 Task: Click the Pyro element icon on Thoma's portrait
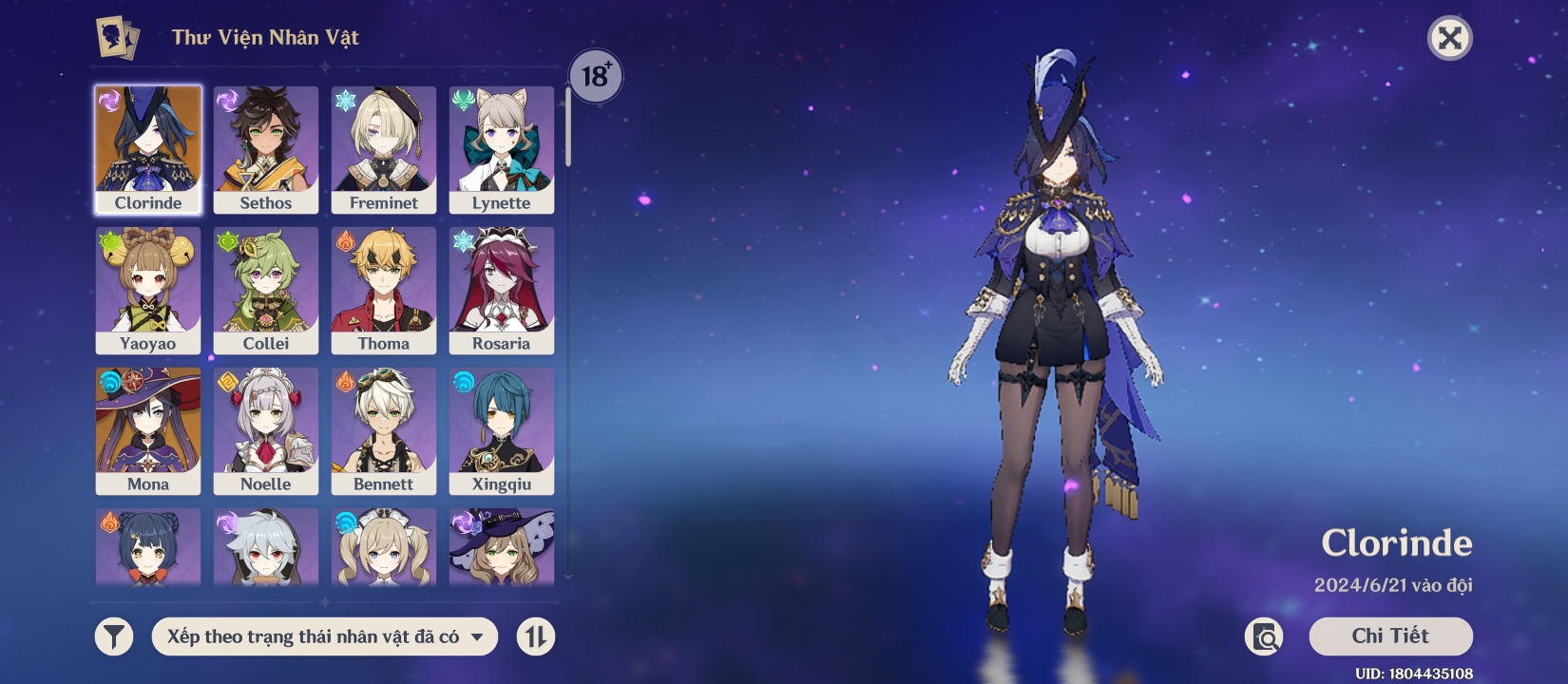[343, 238]
